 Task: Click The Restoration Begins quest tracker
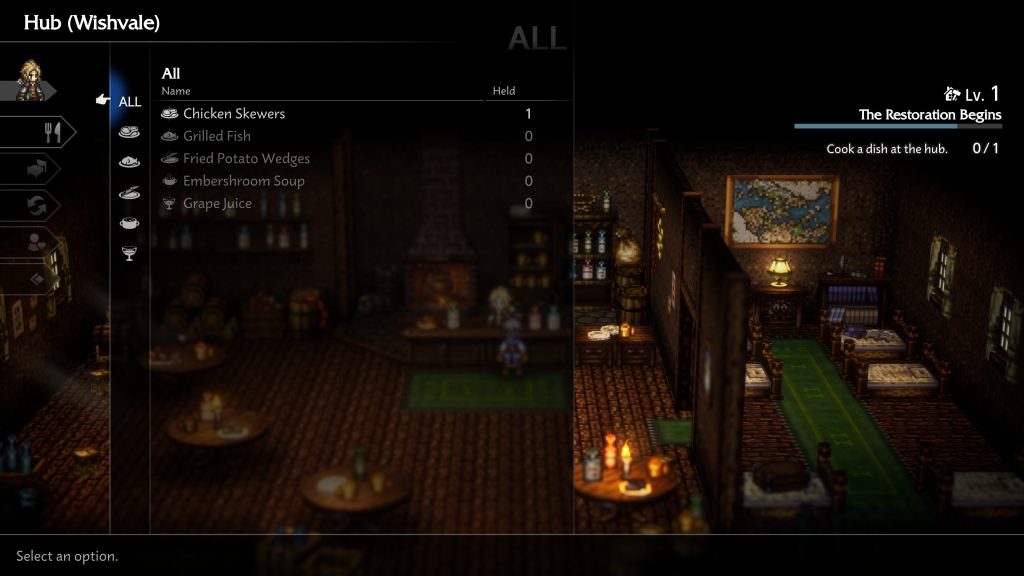[x=929, y=115]
